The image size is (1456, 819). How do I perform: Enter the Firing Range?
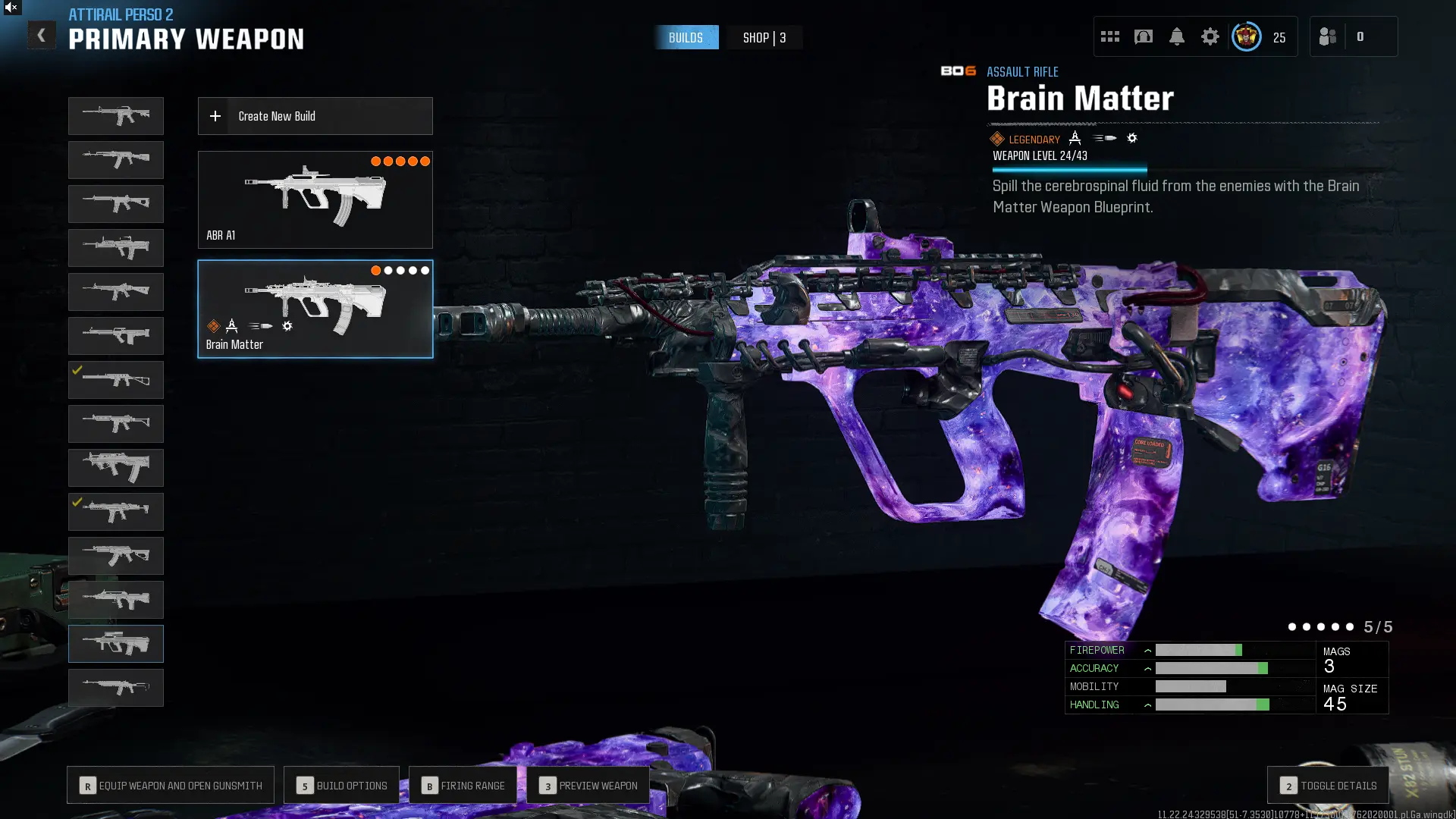point(463,786)
